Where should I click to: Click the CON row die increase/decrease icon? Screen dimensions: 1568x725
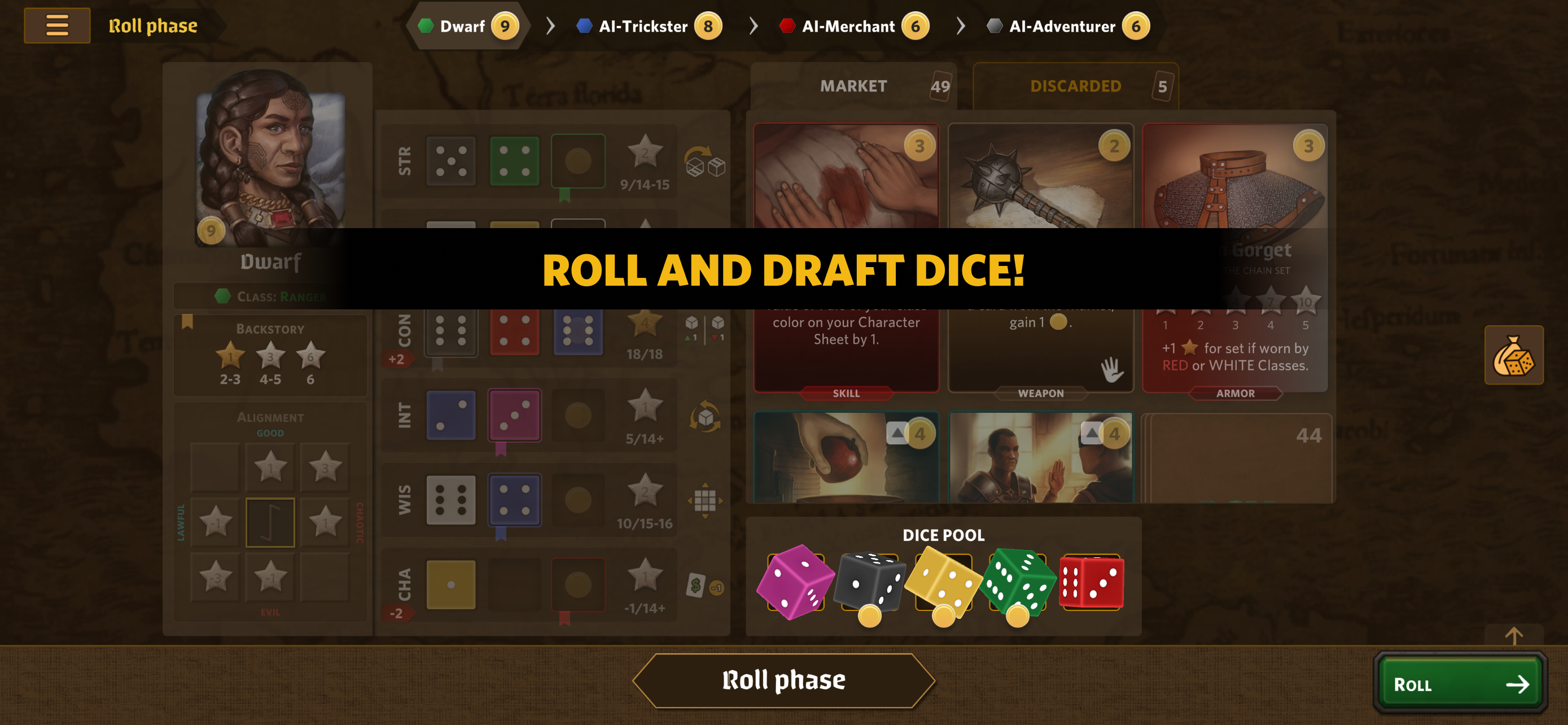pos(705,329)
